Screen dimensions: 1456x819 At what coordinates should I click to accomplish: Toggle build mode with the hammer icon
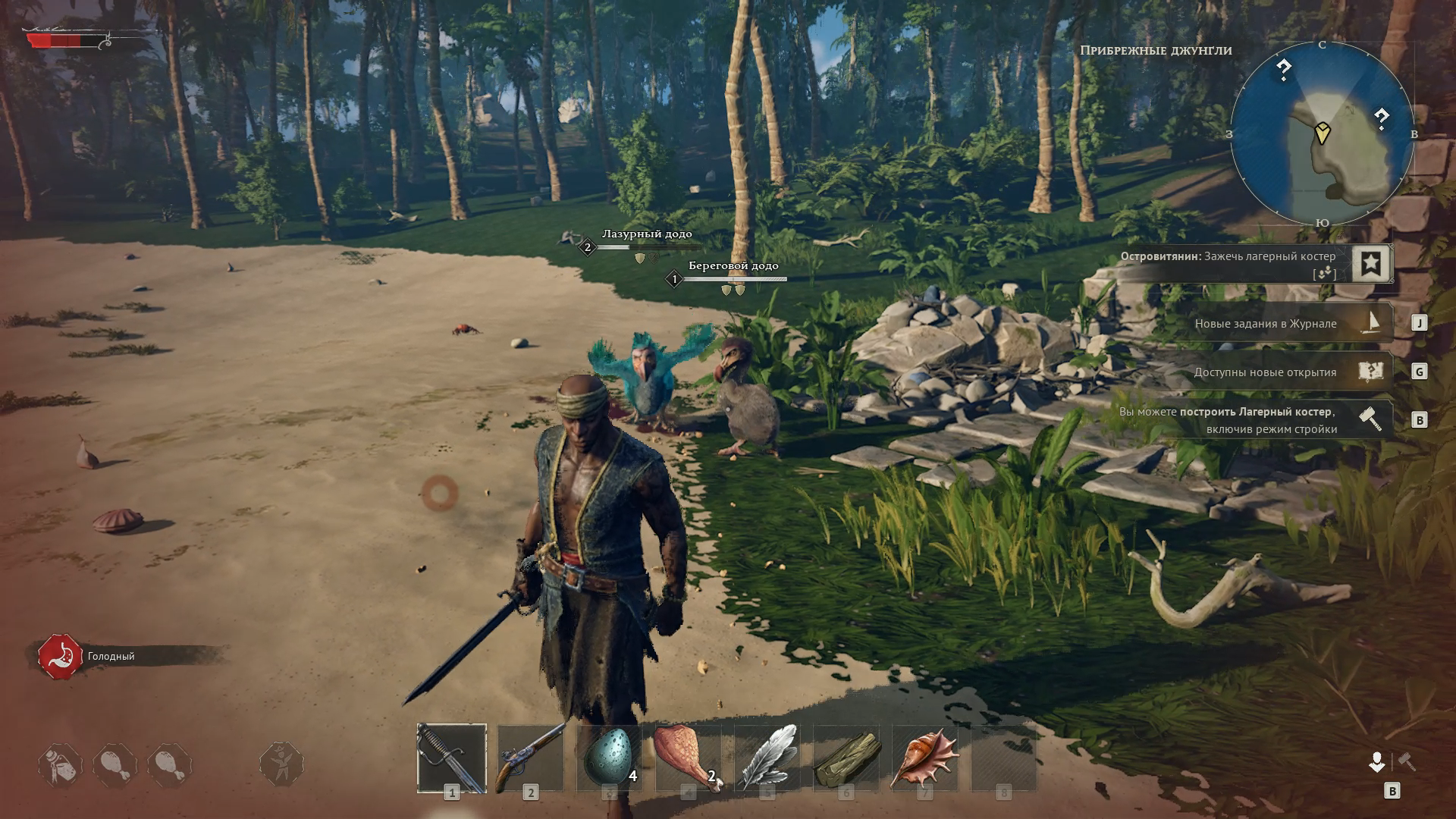coord(1407,761)
